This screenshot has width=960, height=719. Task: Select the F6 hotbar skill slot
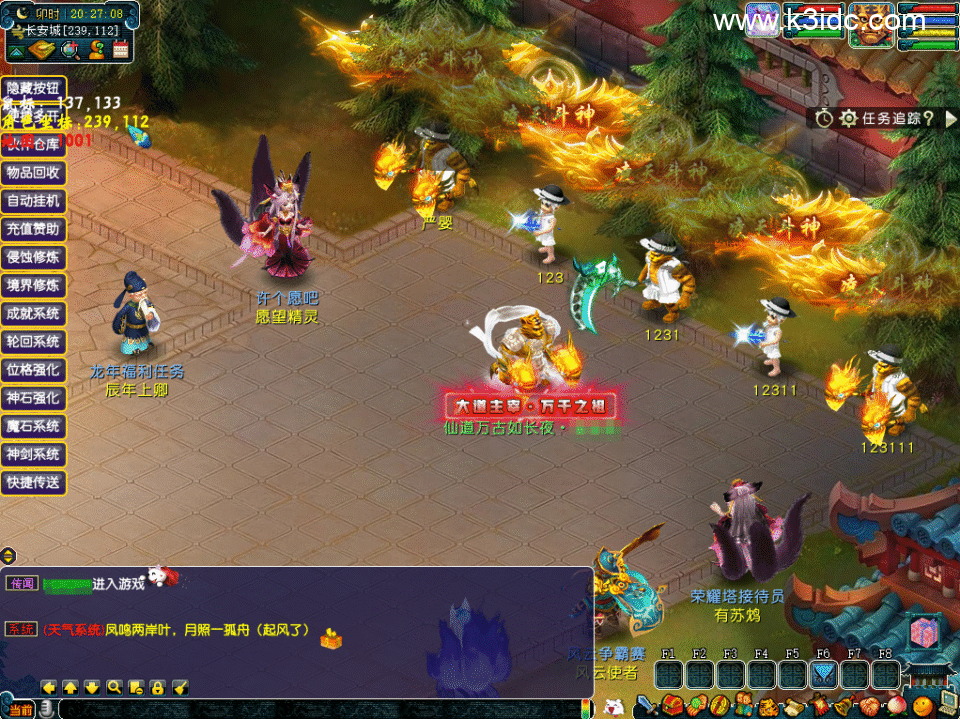(823, 675)
